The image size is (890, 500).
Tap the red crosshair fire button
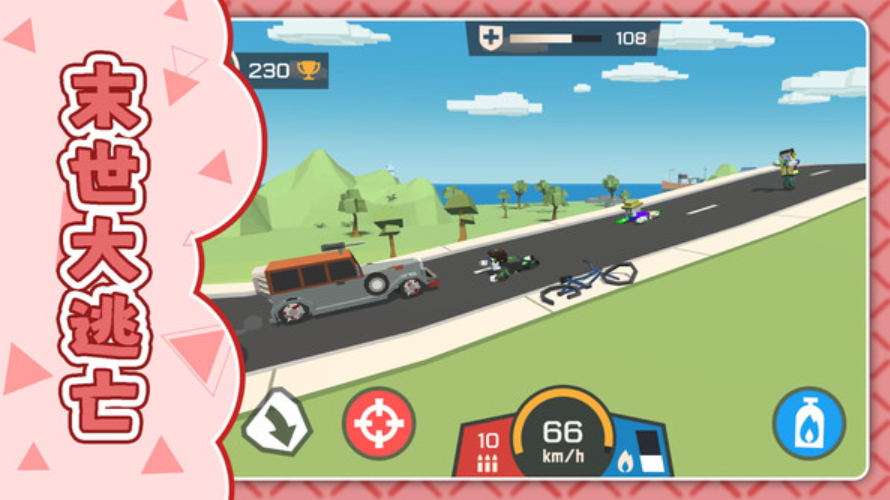coord(379,423)
